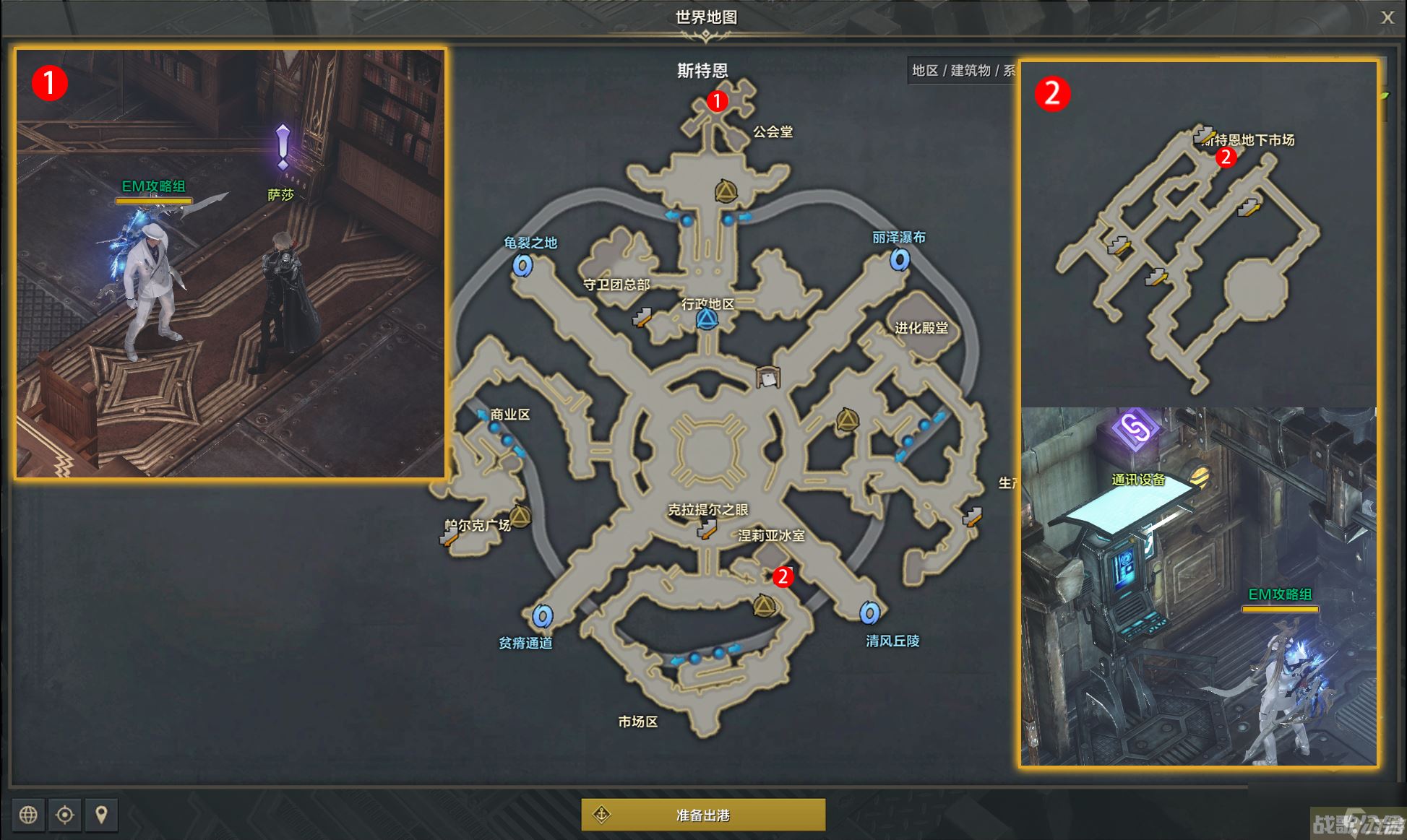Viewport: 1407px width, 840px height.
Task: Click the triport icon below 公会堂
Action: [726, 191]
